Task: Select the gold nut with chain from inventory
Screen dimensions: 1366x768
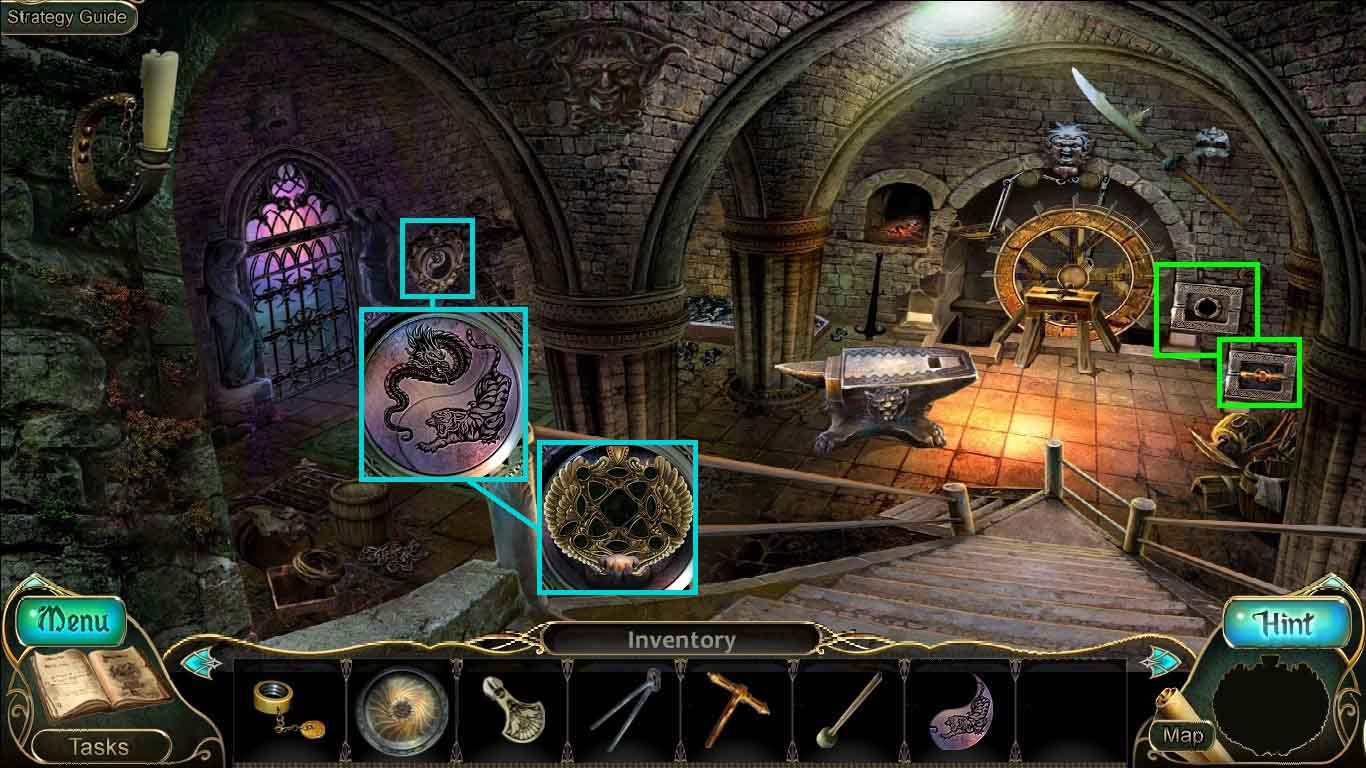Action: [283, 708]
